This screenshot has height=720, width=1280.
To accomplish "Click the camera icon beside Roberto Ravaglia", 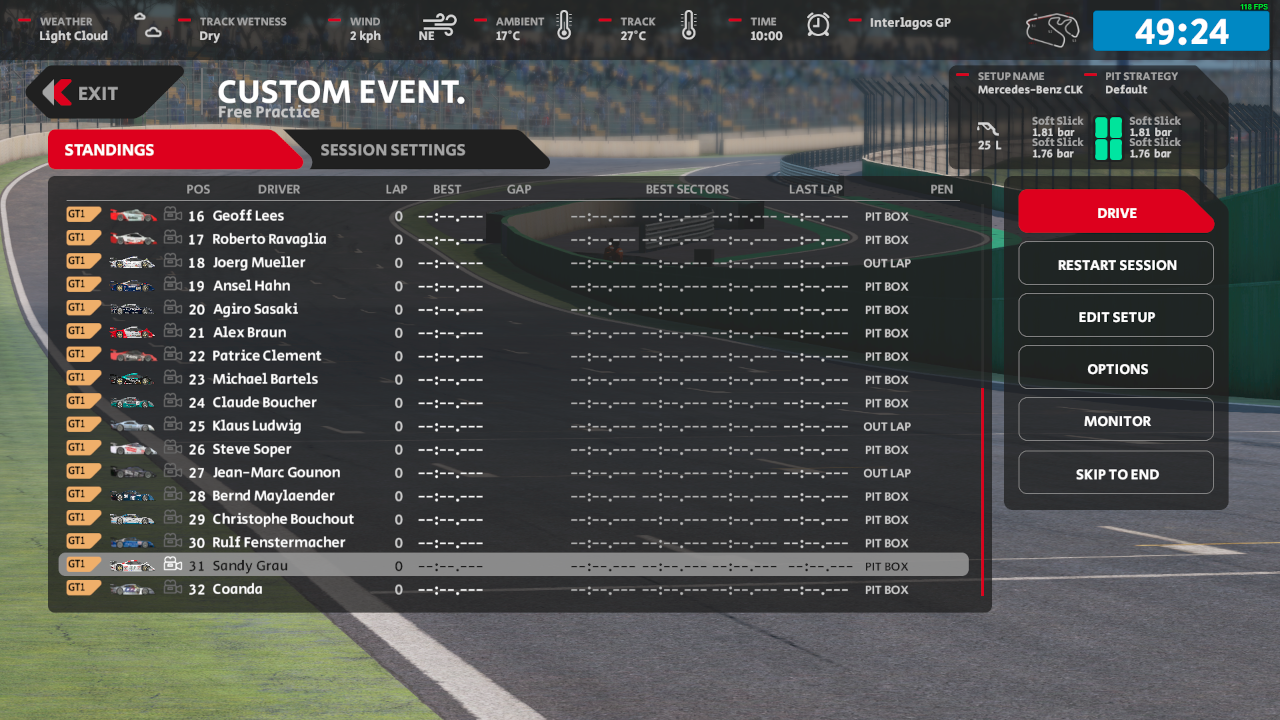I will [x=173, y=239].
